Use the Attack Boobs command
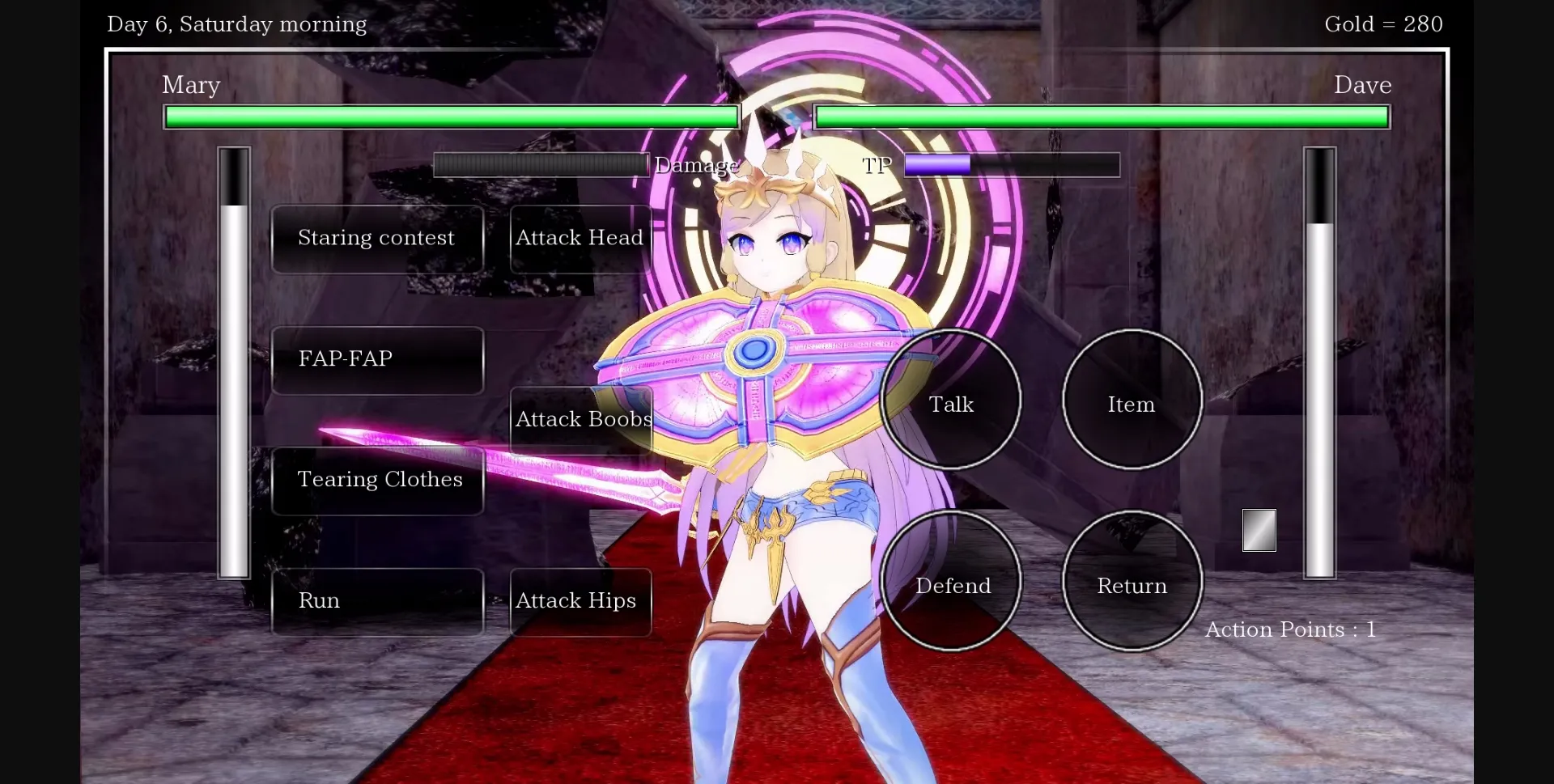 pyautogui.click(x=580, y=419)
